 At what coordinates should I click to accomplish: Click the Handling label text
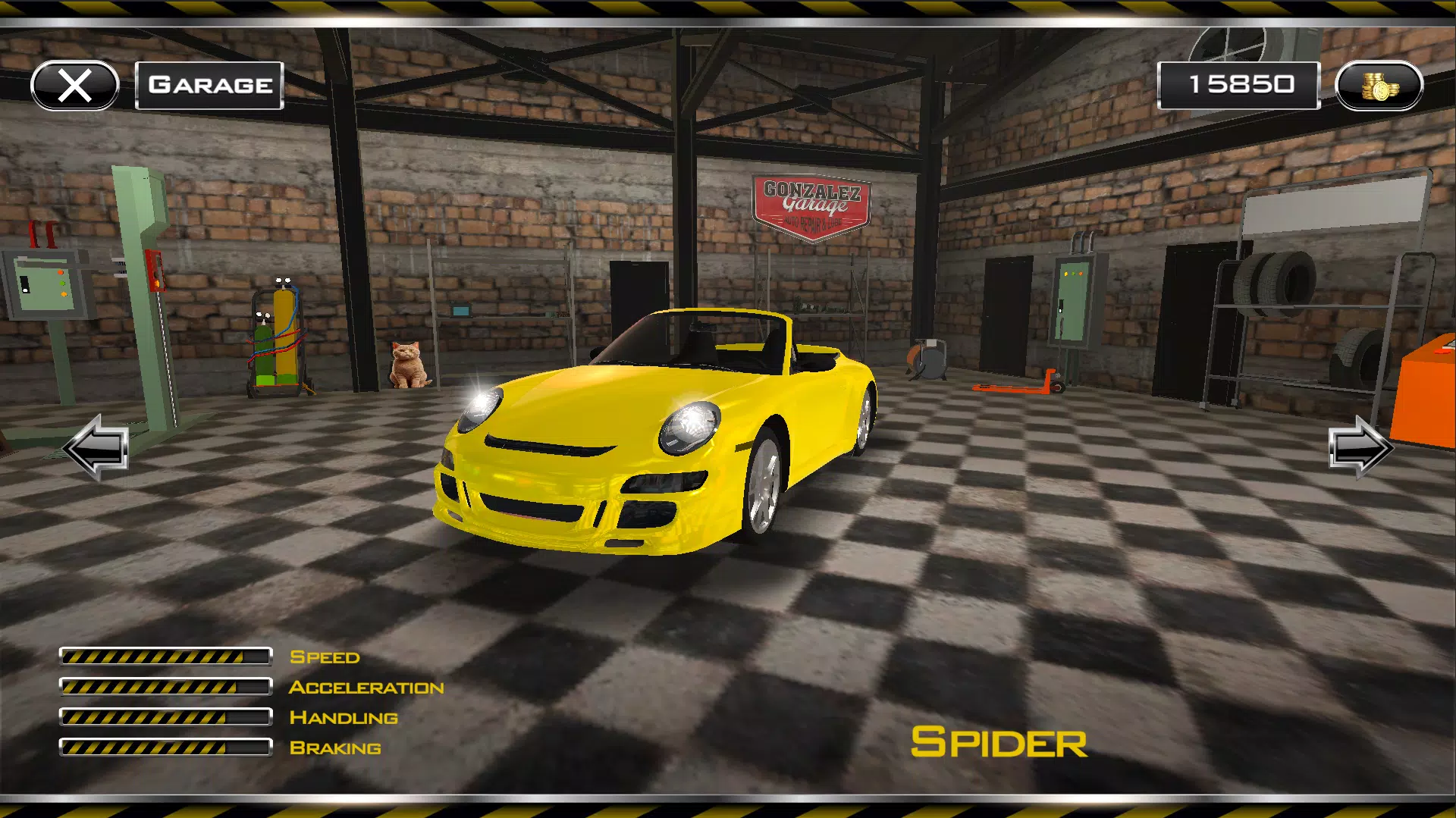click(343, 717)
